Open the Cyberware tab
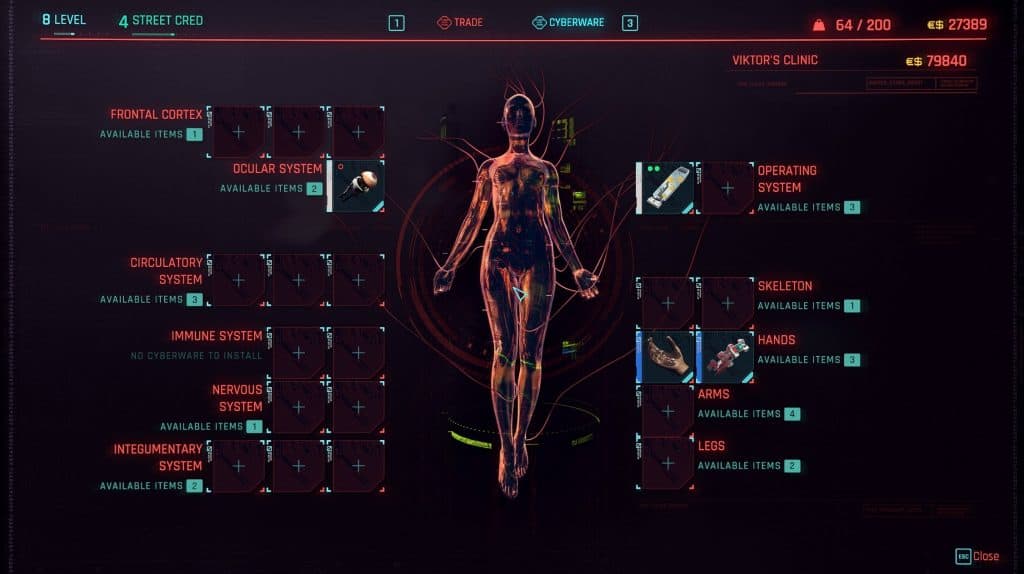This screenshot has width=1024, height=574. coord(568,22)
